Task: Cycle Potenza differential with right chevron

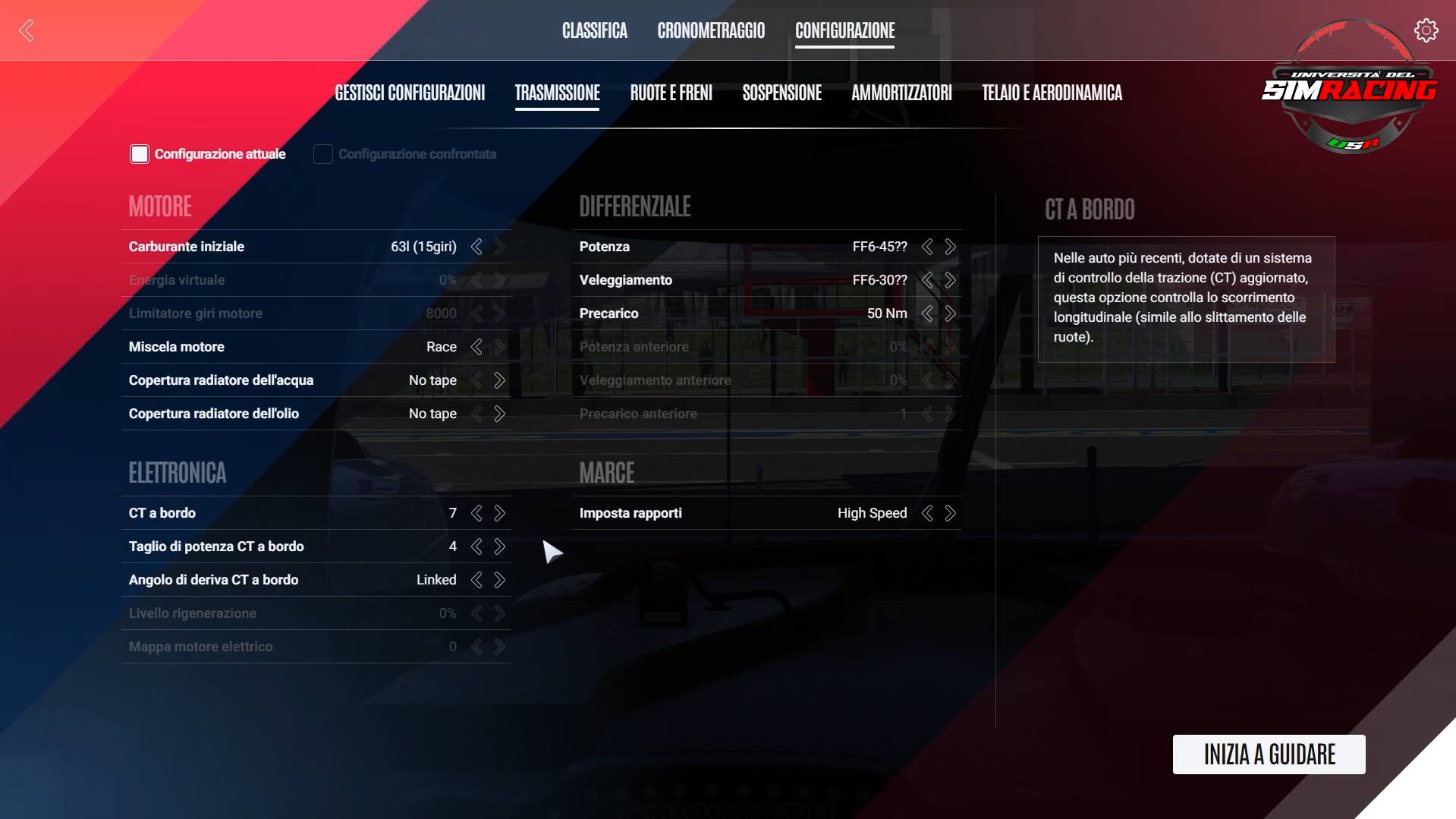Action: (x=950, y=247)
